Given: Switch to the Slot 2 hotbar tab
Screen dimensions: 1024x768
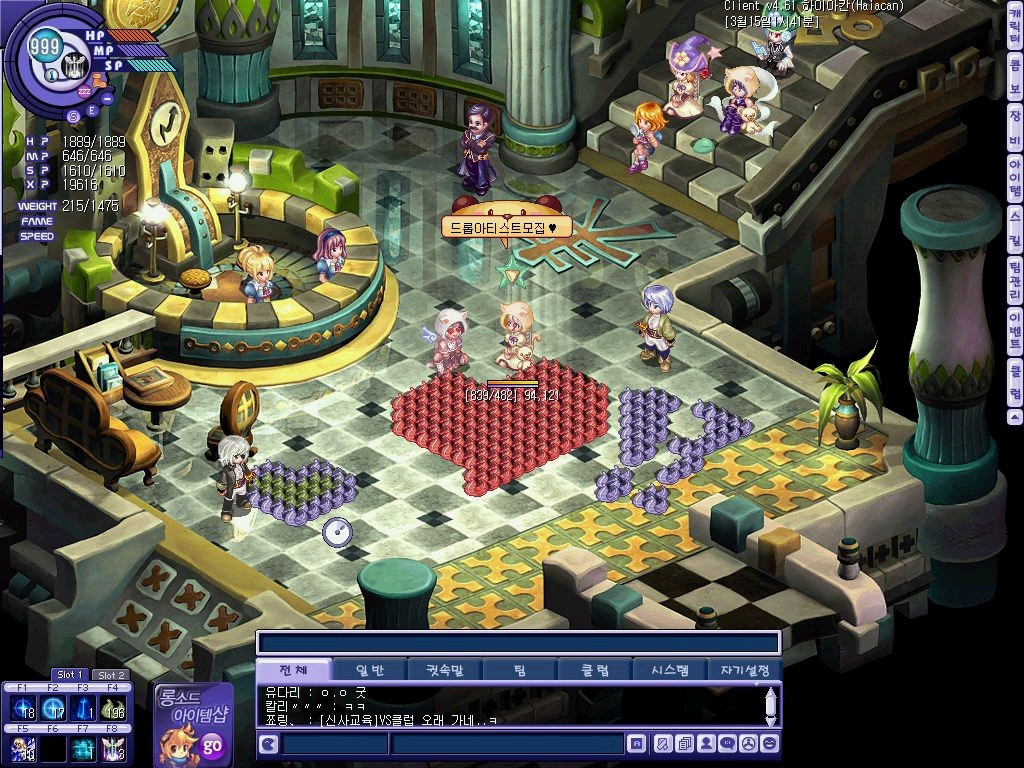Looking at the screenshot, I should point(109,675).
